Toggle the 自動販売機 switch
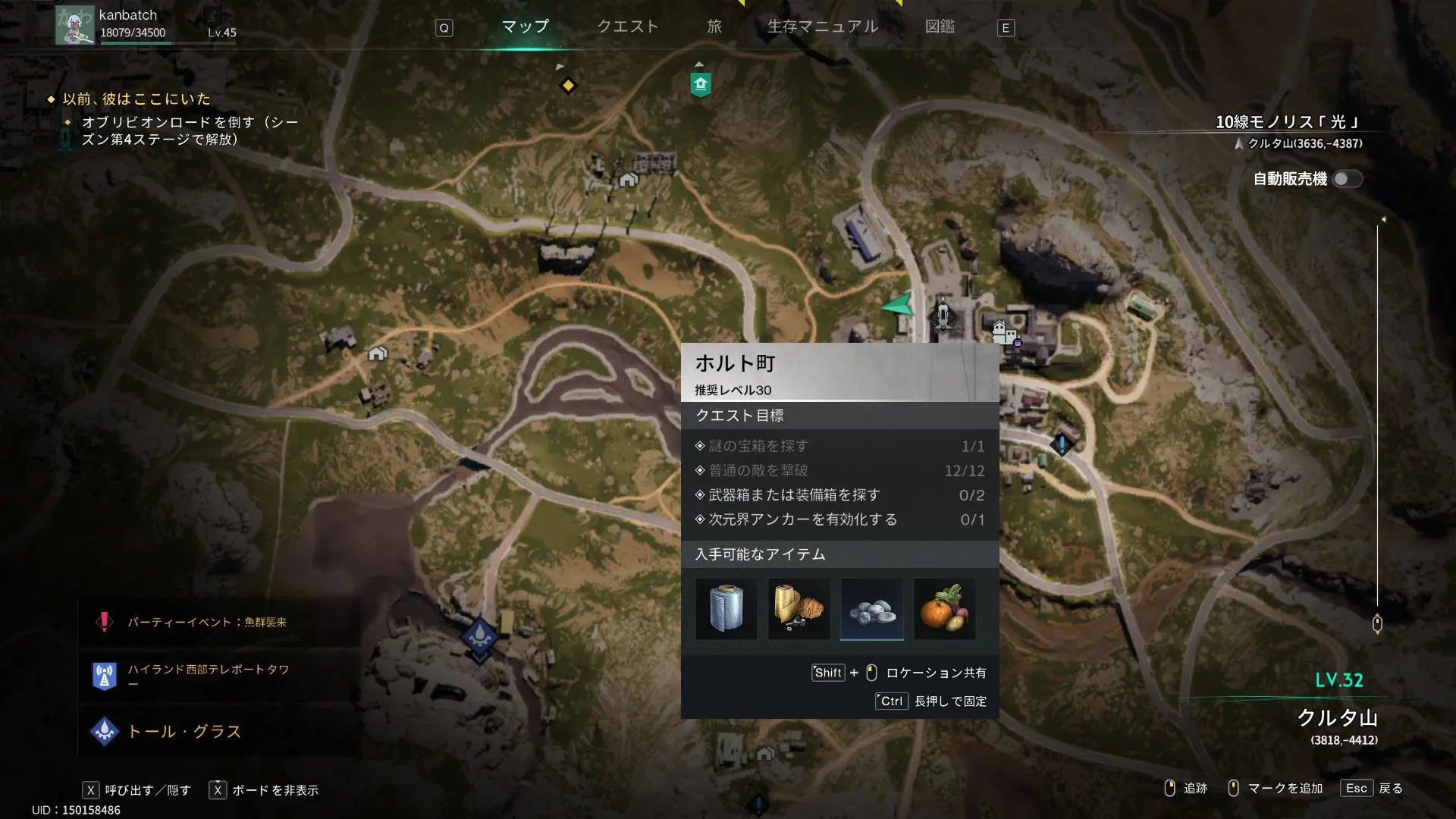 1347,179
